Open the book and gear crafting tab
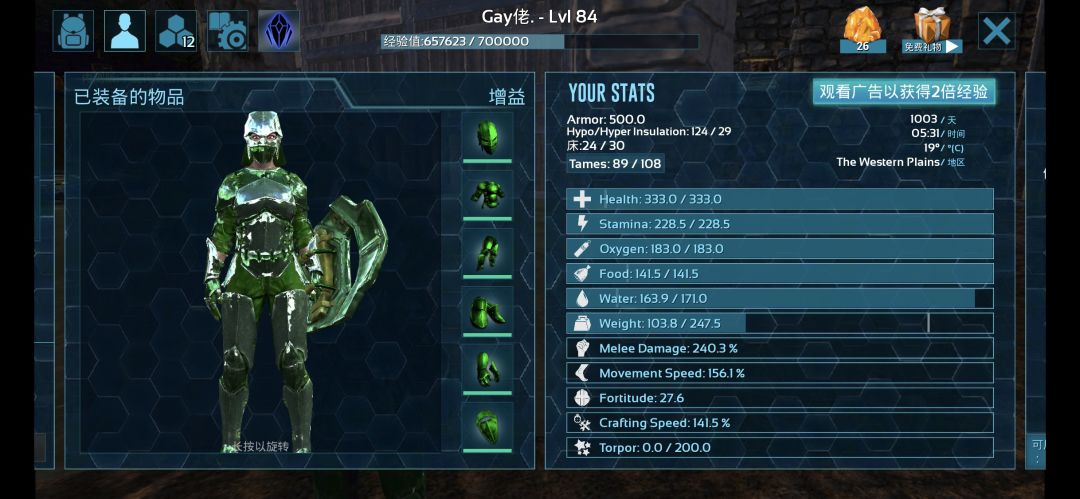This screenshot has width=1080, height=499. point(228,31)
